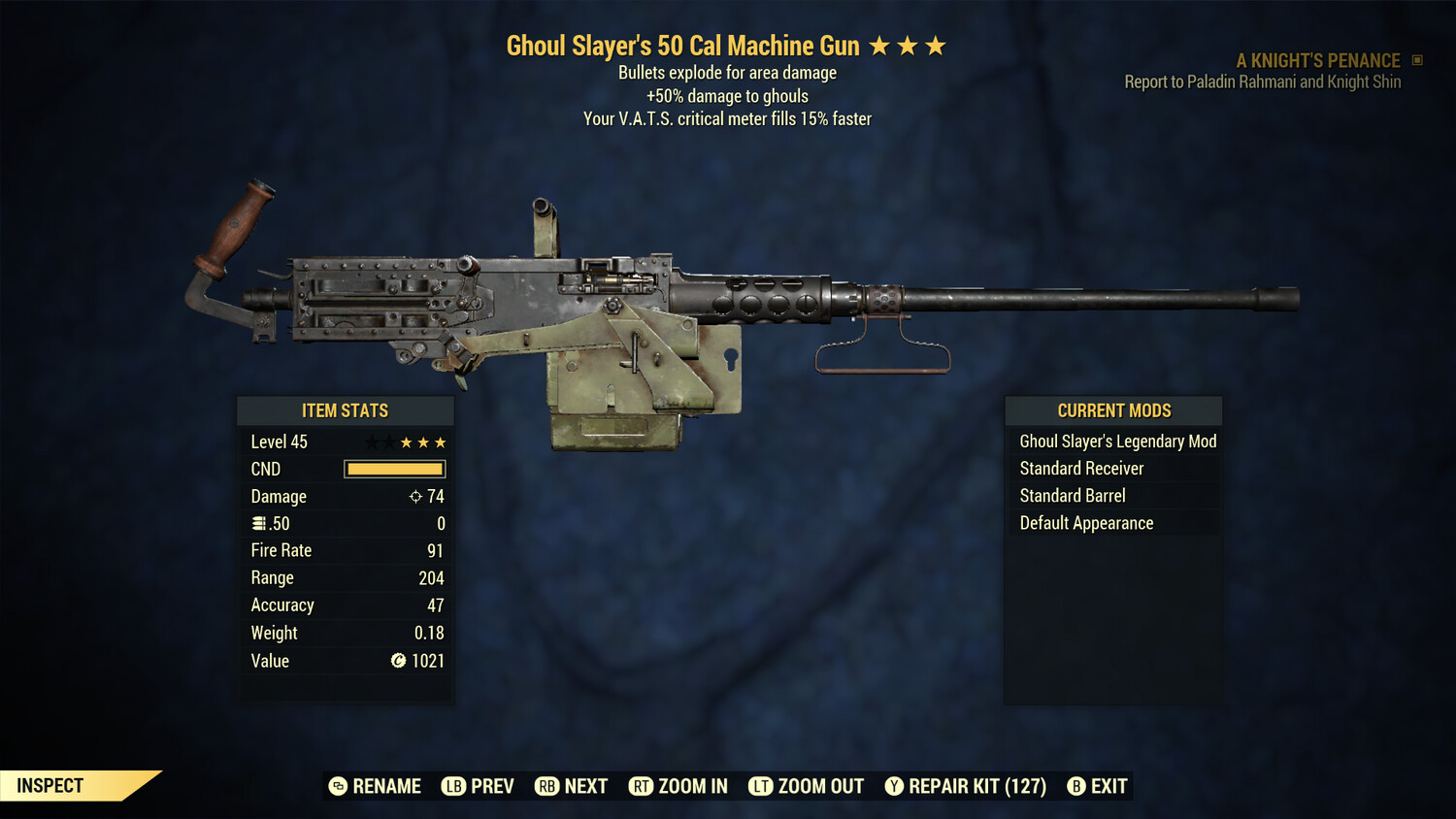Click the RB next-item icon

pyautogui.click(x=546, y=786)
